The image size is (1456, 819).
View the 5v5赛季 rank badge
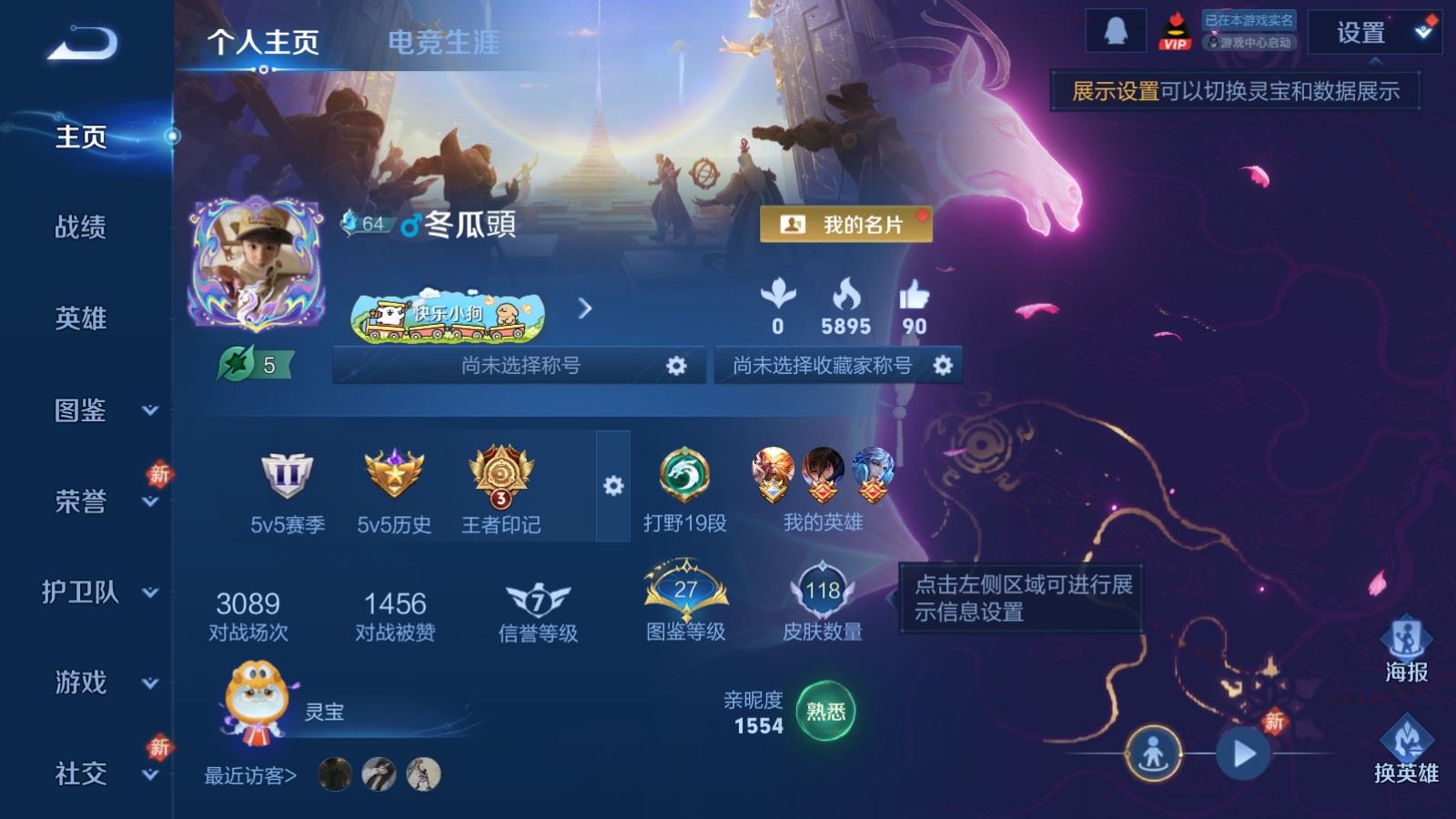click(288, 489)
